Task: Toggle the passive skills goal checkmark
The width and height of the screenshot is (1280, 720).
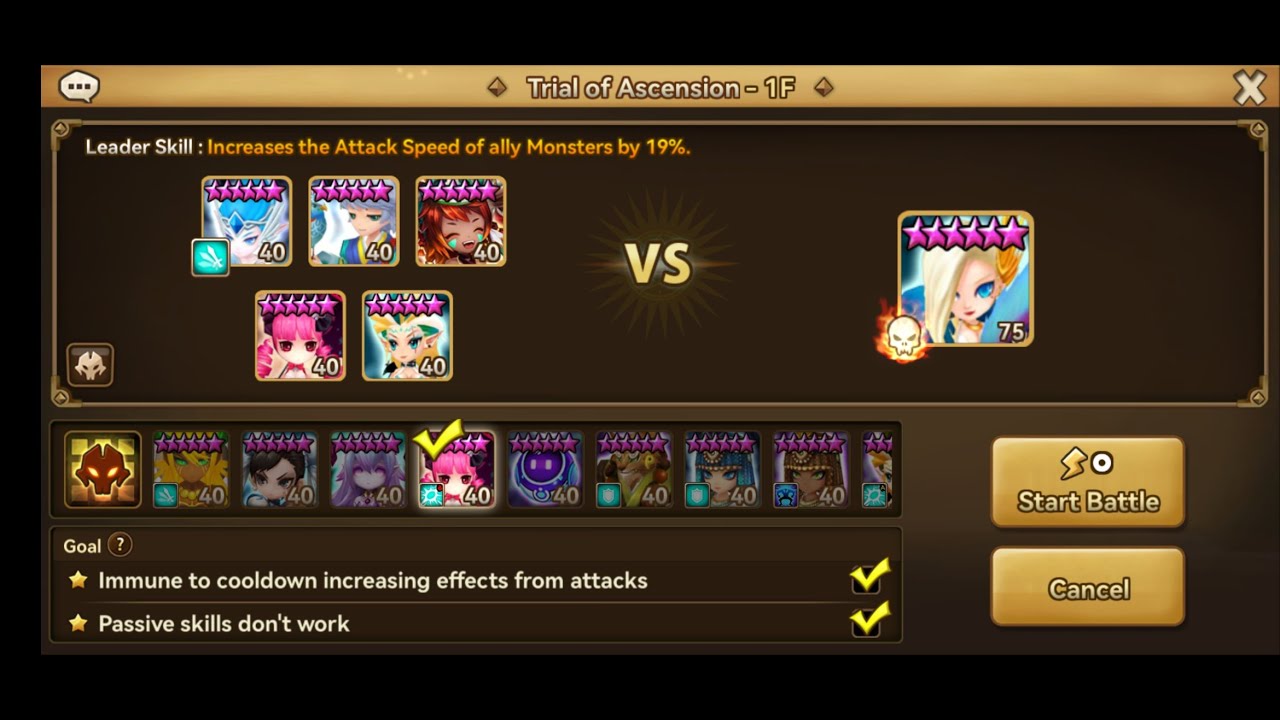Action: coord(868,621)
